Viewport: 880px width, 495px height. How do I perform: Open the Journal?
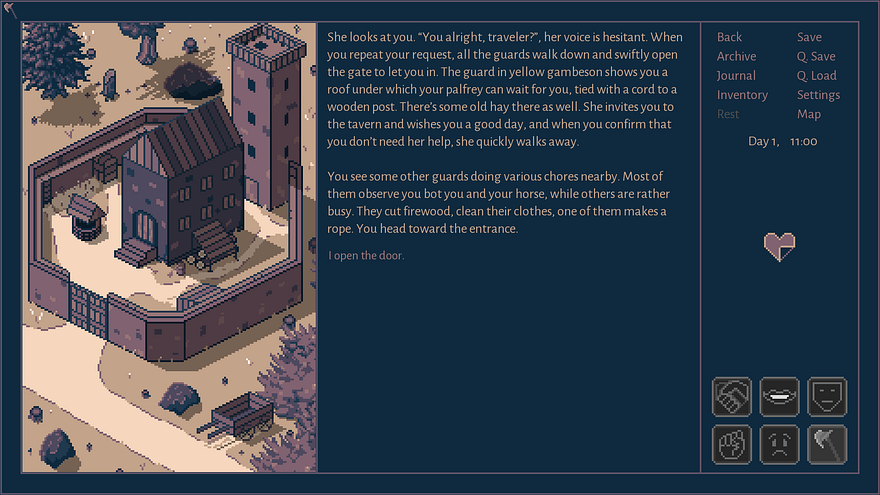[x=736, y=75]
